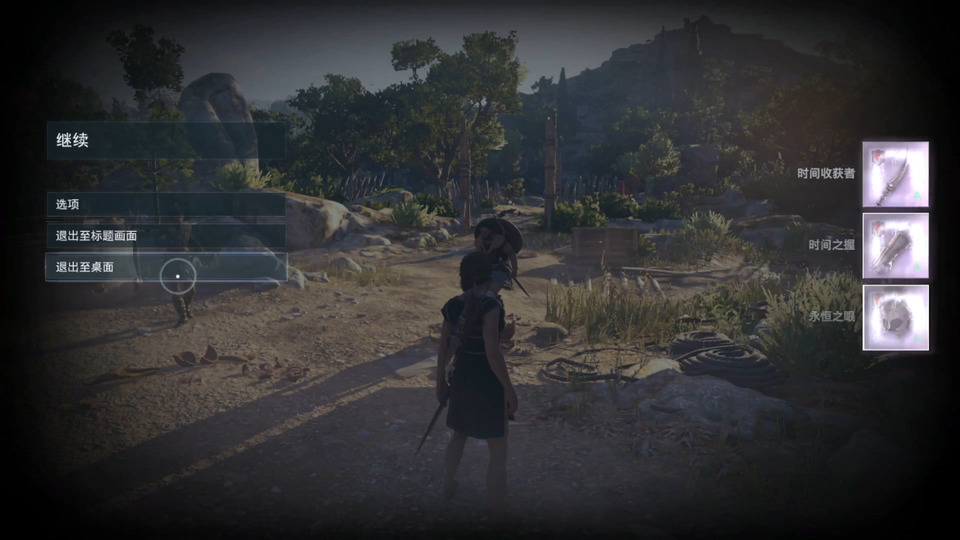Pick the 永恒之眼 item tile
Screen dimensions: 960x540
(x=895, y=317)
